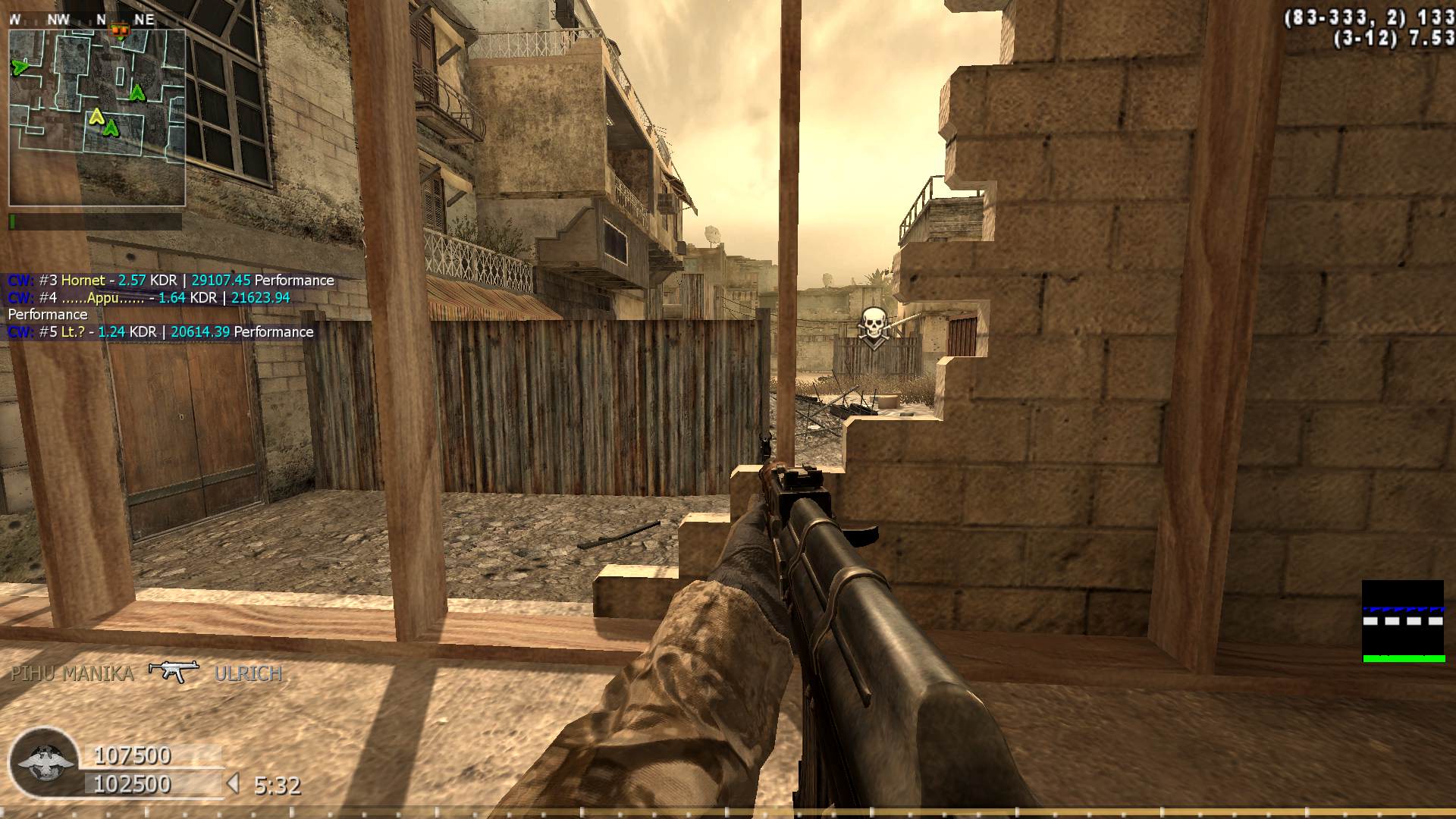Click the skull death marker icon
The image size is (1456, 819).
873,326
